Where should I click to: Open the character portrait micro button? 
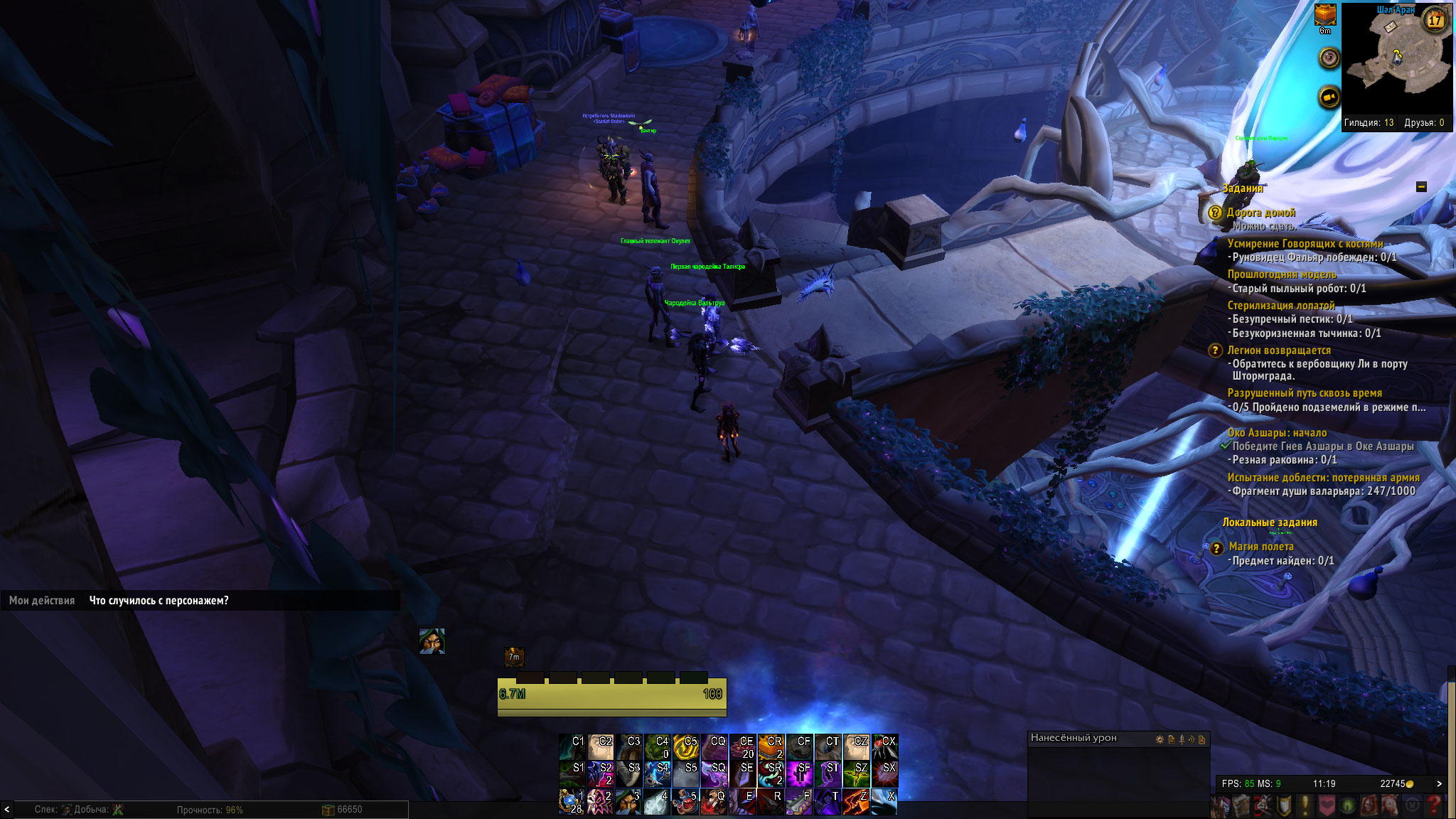[x=1221, y=805]
